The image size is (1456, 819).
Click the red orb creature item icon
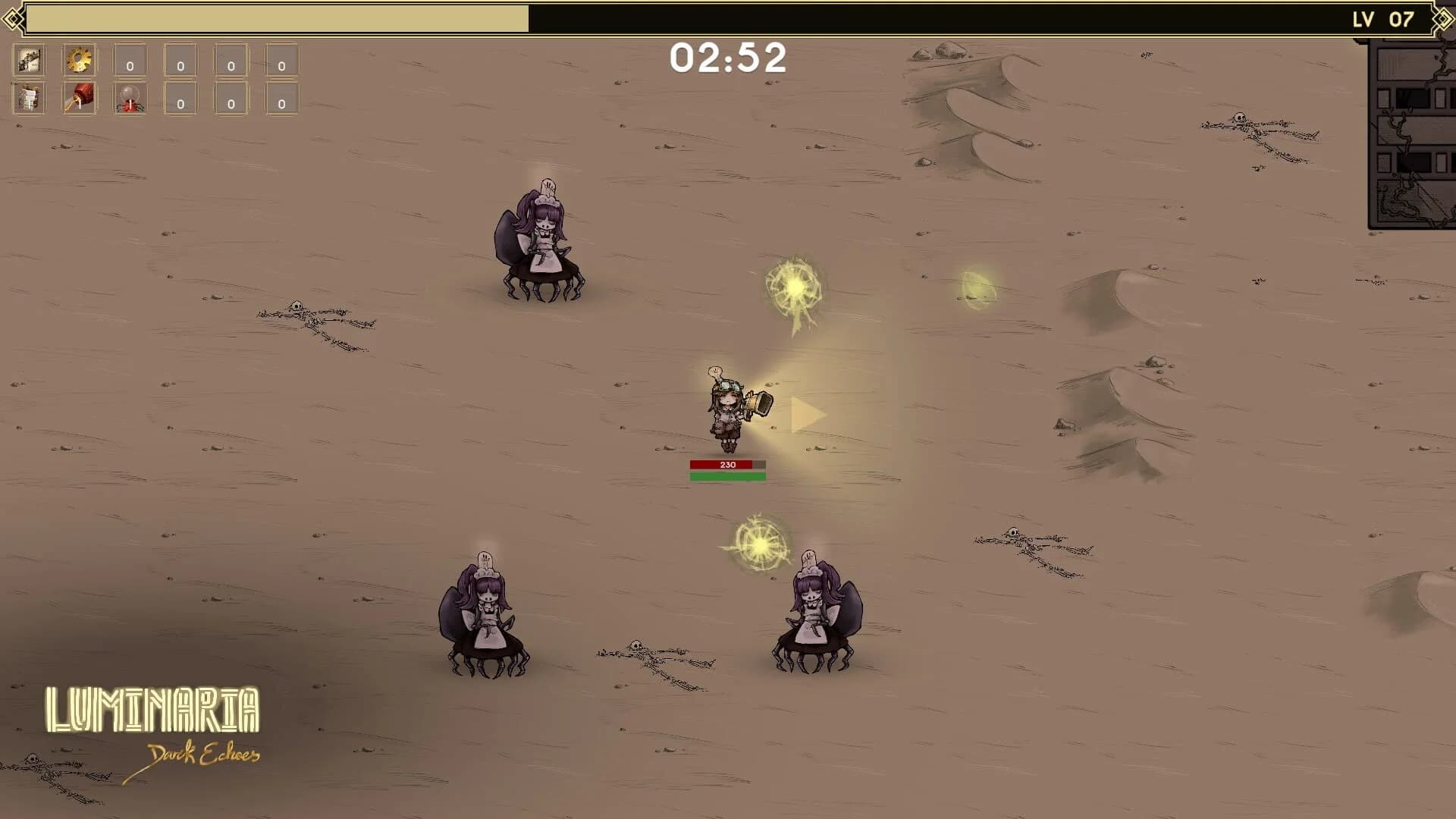click(130, 100)
